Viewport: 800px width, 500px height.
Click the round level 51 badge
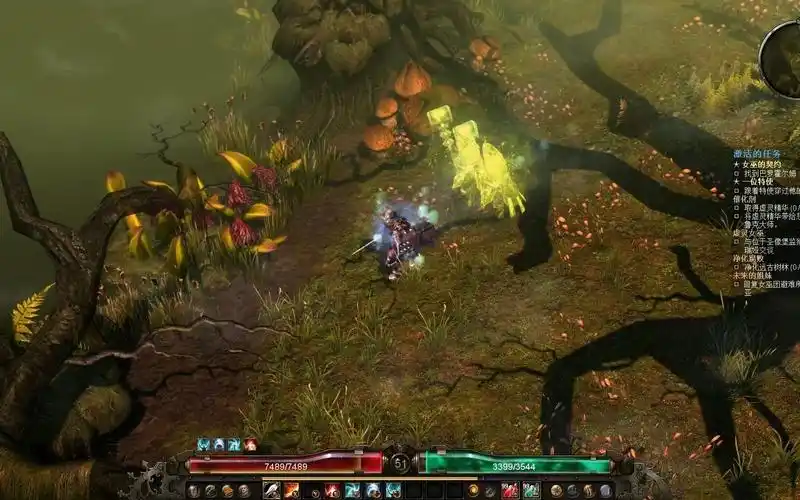coord(400,463)
